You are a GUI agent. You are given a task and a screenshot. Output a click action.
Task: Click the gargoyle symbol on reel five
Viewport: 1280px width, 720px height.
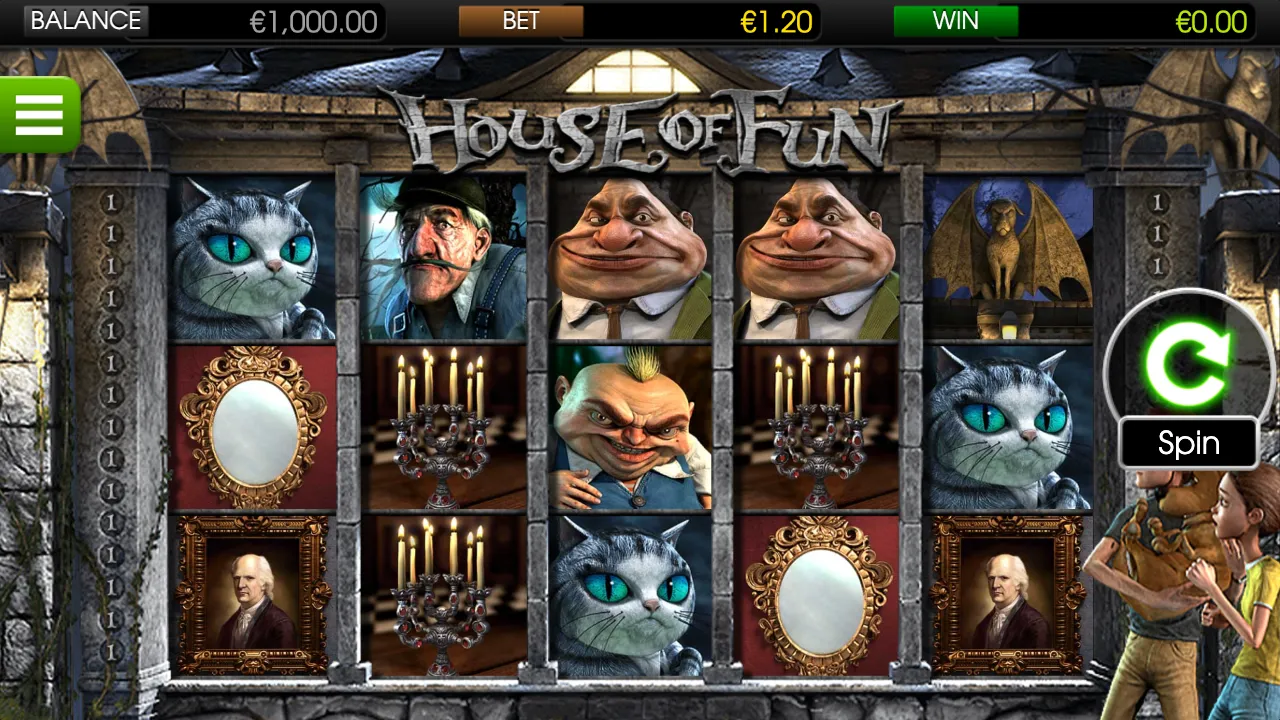tap(1012, 255)
